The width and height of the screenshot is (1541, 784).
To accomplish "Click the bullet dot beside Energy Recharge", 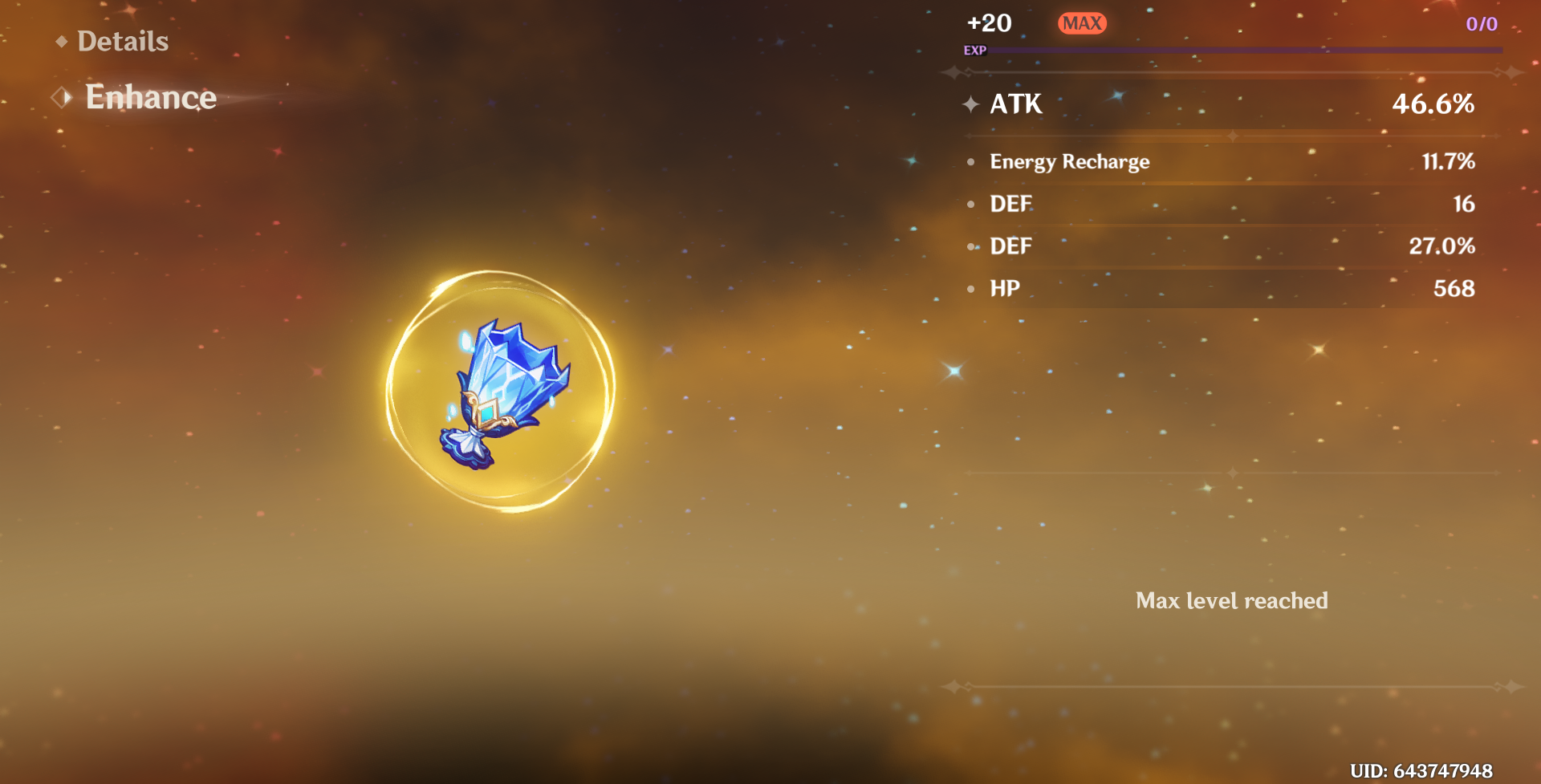I will pos(972,163).
